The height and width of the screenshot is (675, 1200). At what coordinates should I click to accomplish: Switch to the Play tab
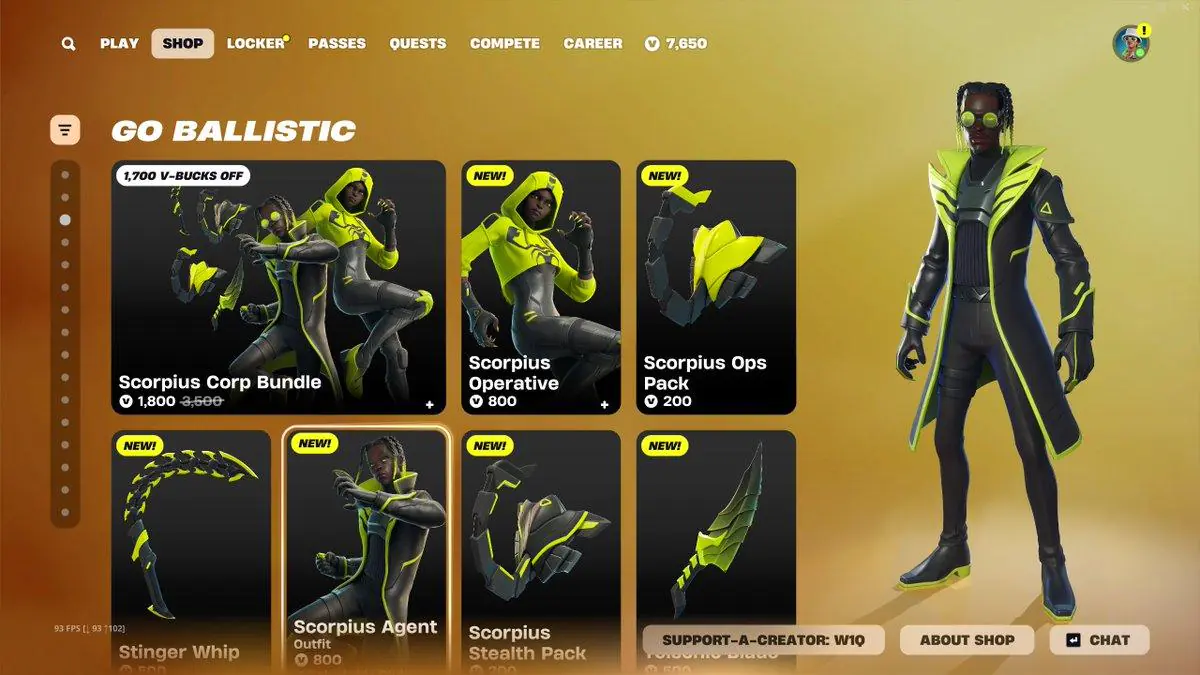point(119,44)
